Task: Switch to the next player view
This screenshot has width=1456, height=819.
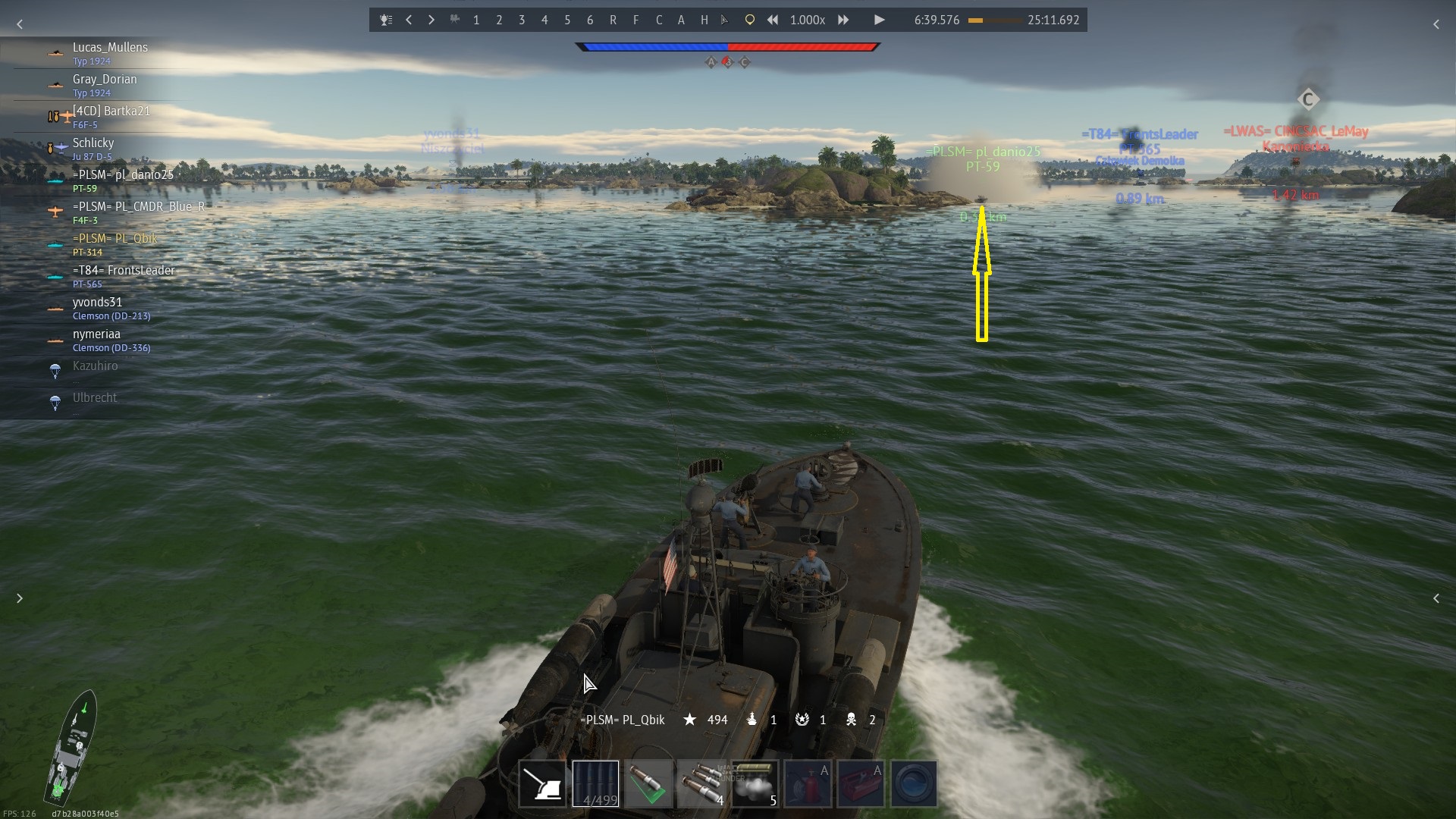Action: click(x=431, y=20)
